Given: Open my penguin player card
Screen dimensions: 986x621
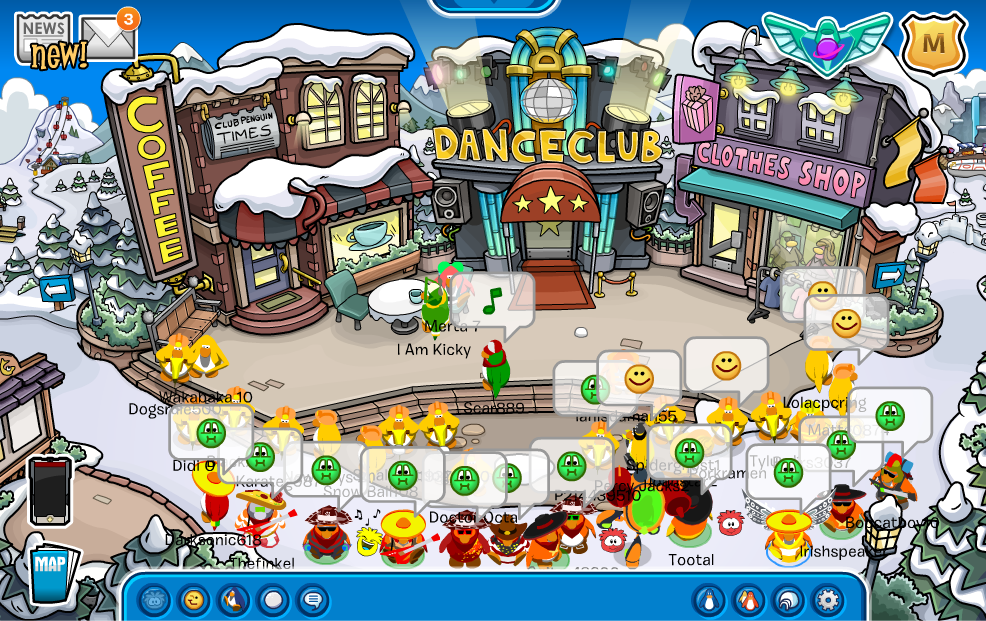Looking at the screenshot, I should (x=709, y=600).
